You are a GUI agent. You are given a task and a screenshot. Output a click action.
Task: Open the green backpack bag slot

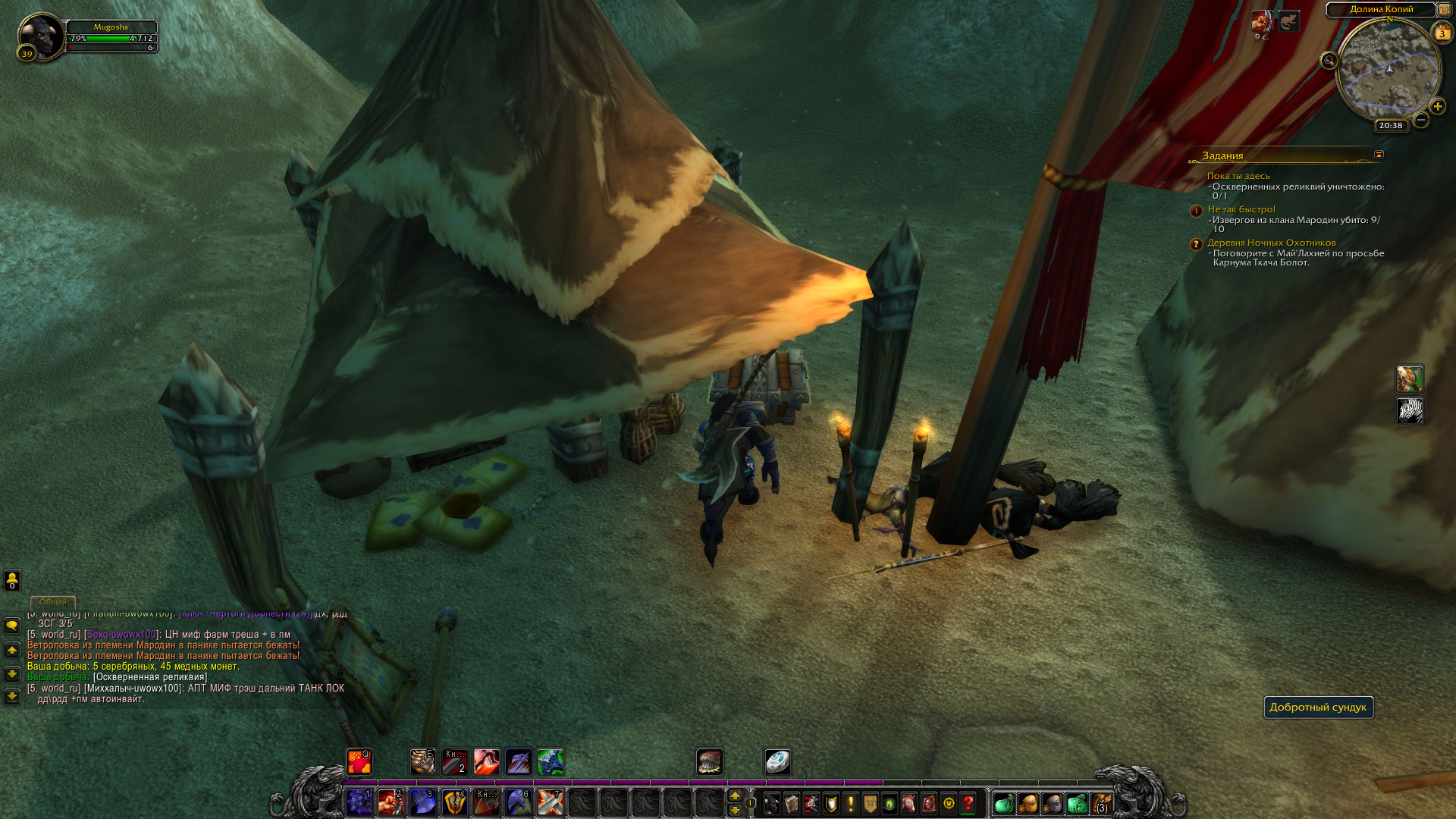coord(1003,803)
